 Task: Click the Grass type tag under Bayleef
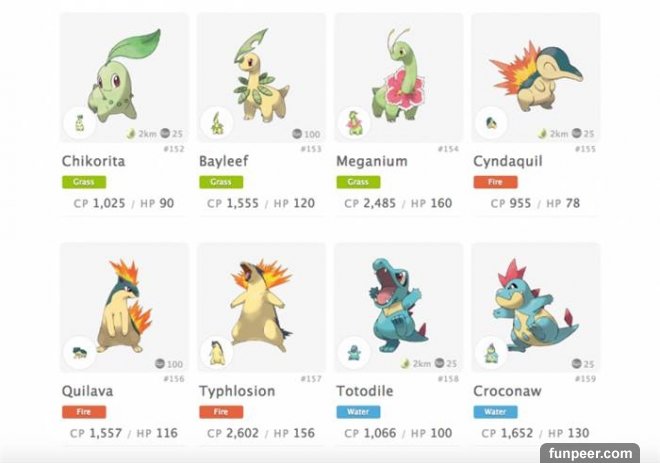pyautogui.click(x=219, y=182)
